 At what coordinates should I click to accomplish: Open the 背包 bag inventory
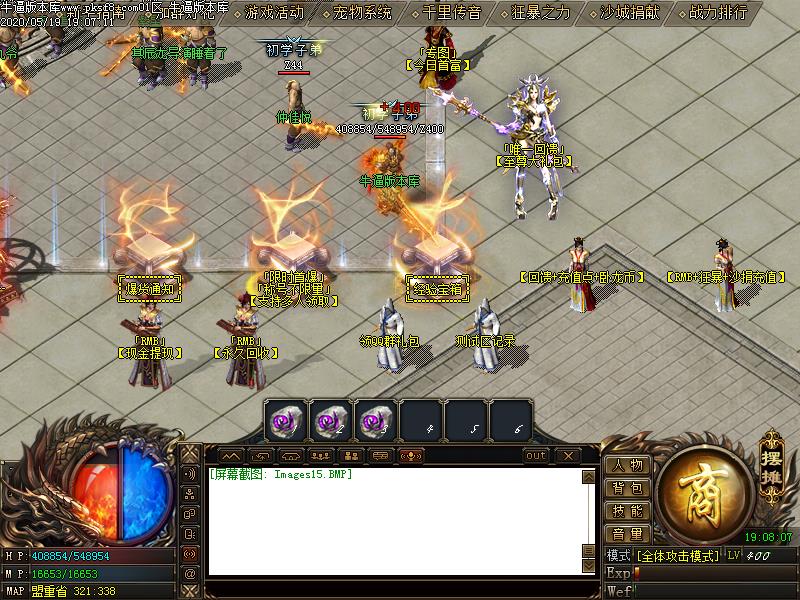(628, 488)
